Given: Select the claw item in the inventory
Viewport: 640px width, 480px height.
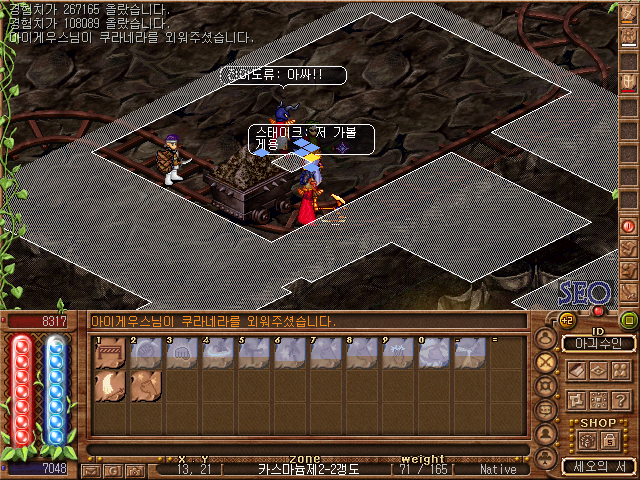Looking at the screenshot, I should (x=109, y=387).
